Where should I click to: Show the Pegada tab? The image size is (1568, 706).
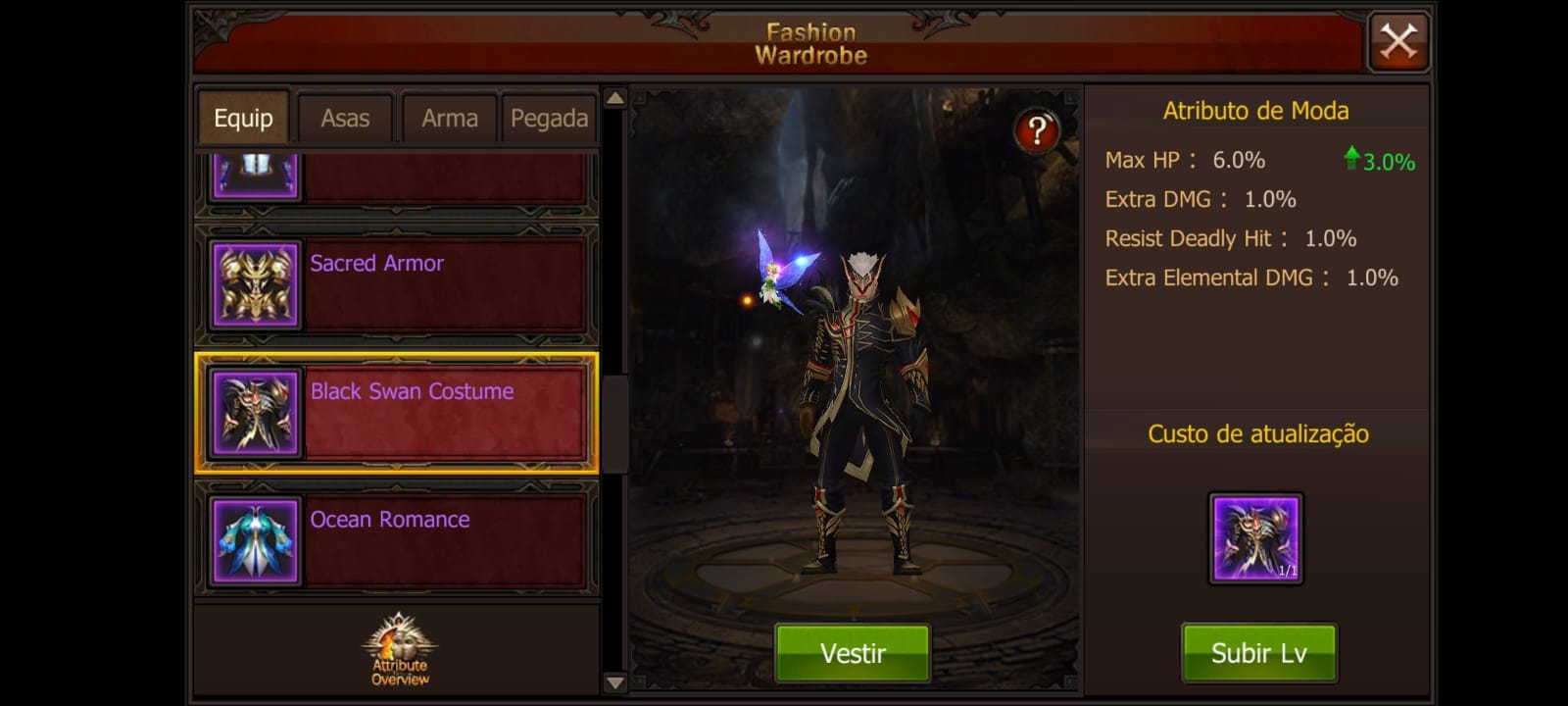point(549,119)
